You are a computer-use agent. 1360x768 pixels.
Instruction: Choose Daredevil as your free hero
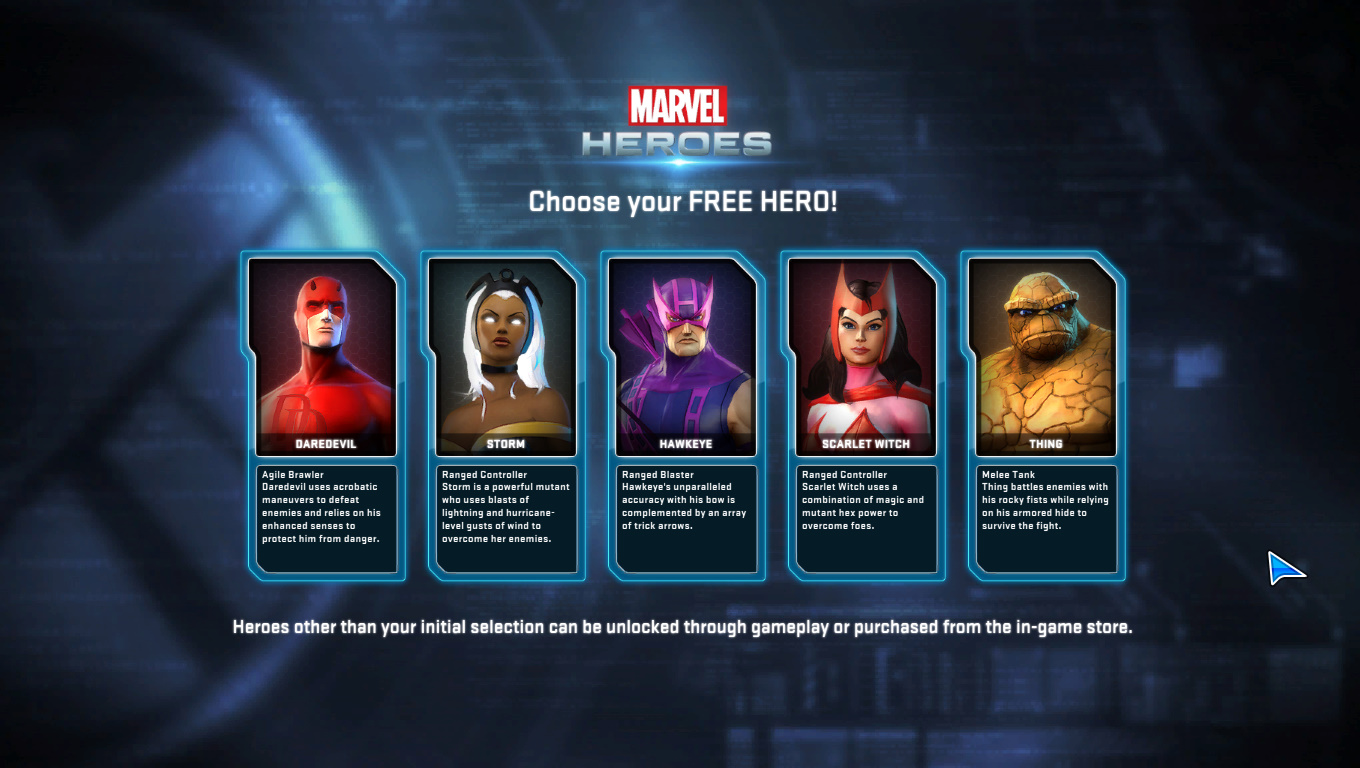[322, 358]
